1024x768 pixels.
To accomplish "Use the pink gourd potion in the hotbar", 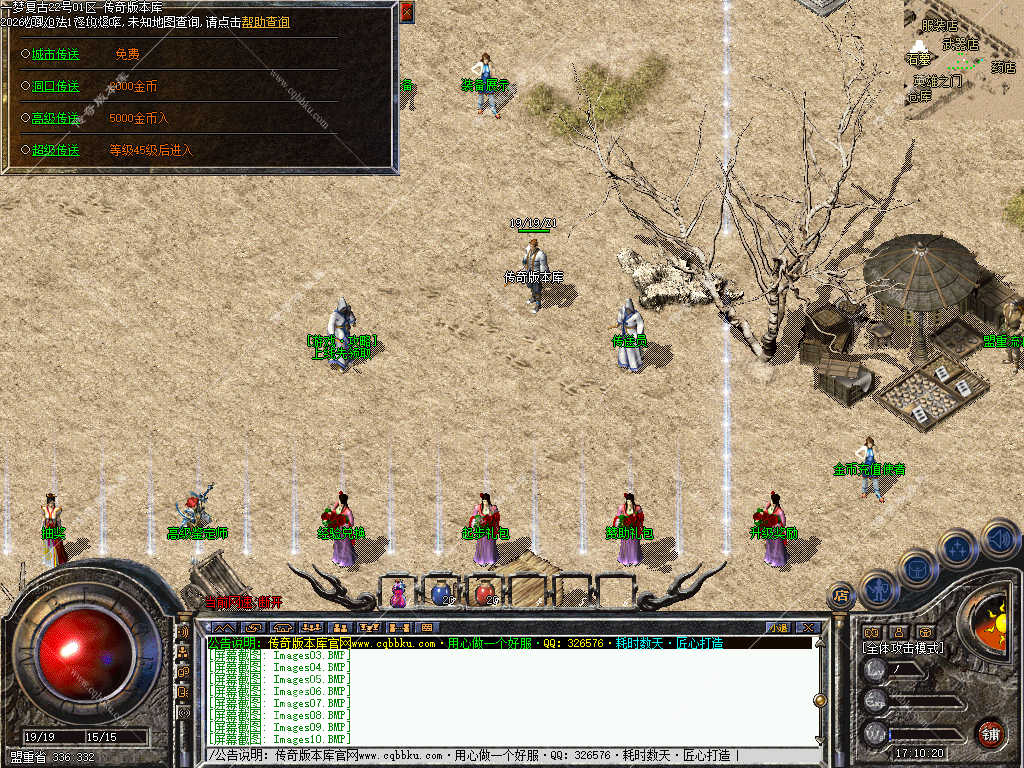I will 399,593.
